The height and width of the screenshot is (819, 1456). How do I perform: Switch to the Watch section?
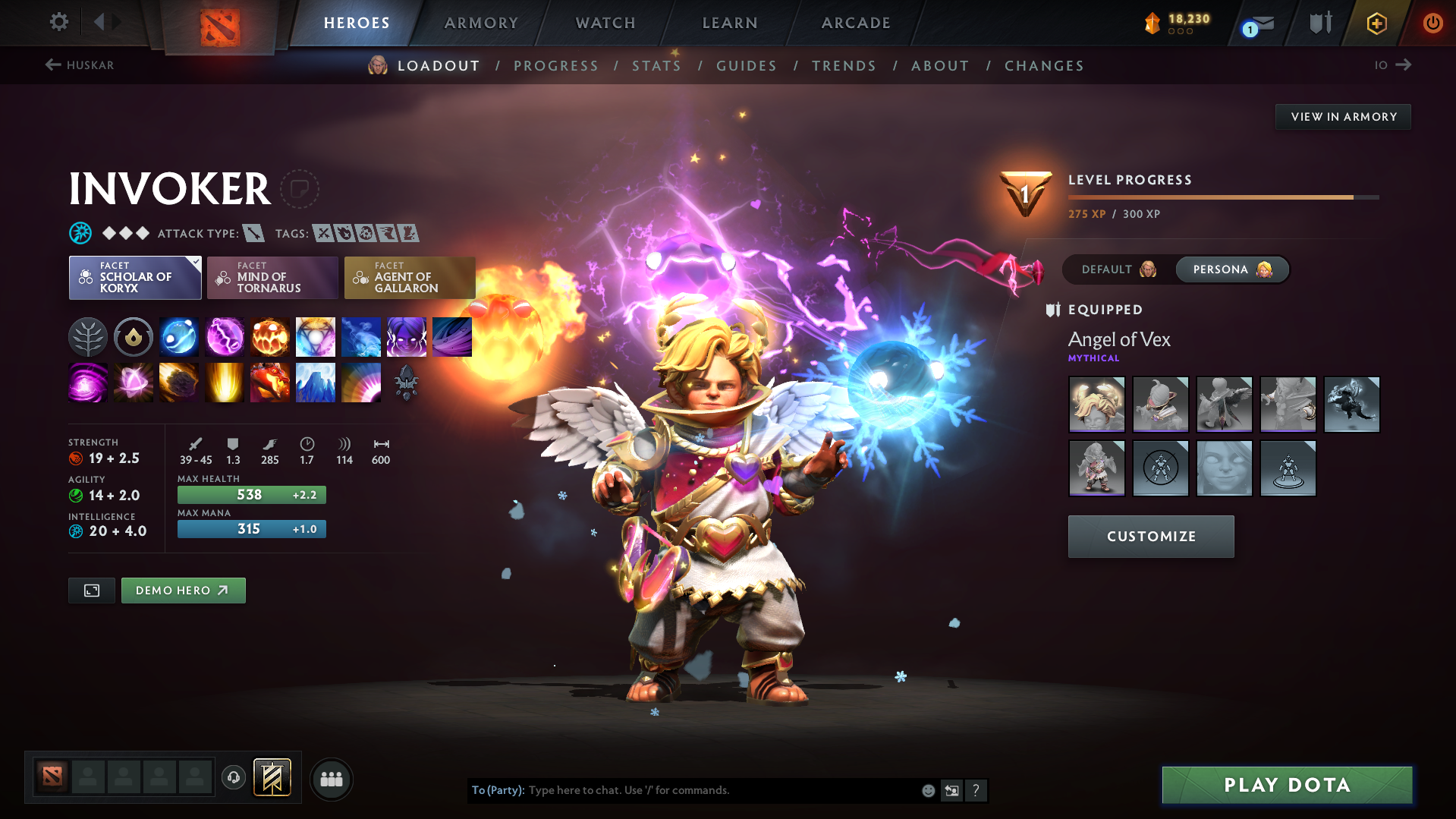click(x=605, y=23)
